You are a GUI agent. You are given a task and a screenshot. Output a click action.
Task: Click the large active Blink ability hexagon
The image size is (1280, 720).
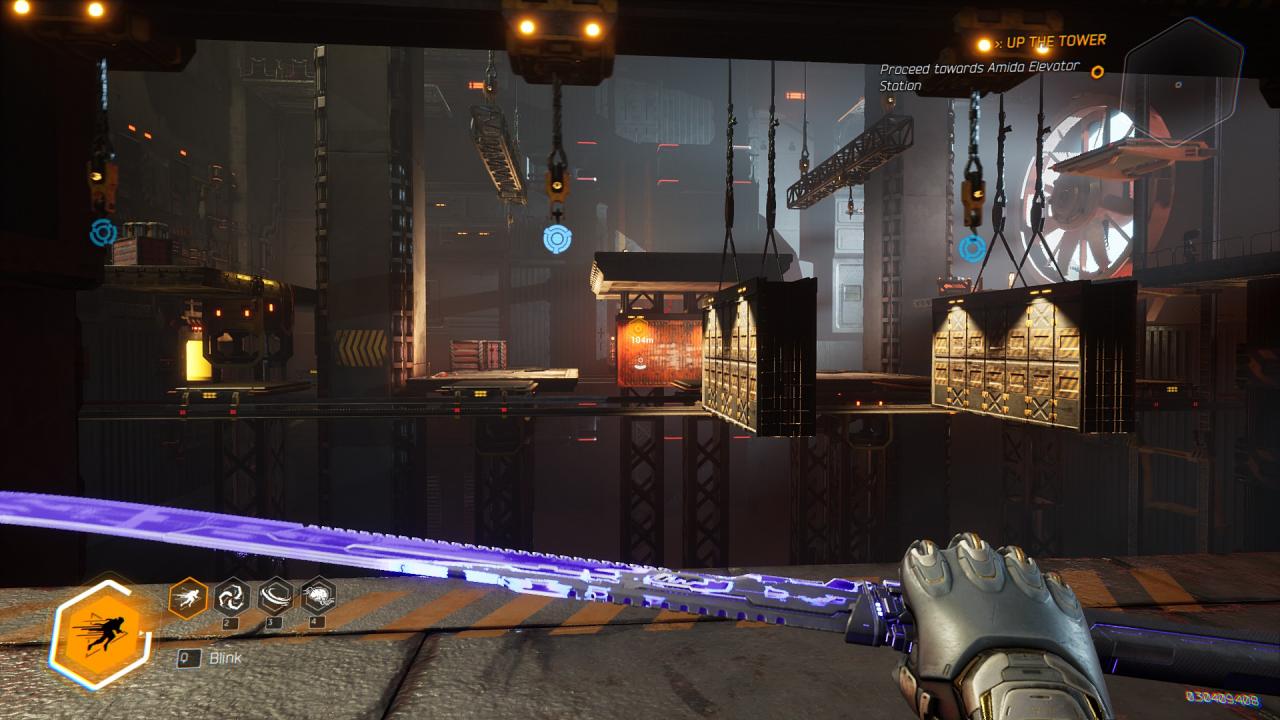103,631
